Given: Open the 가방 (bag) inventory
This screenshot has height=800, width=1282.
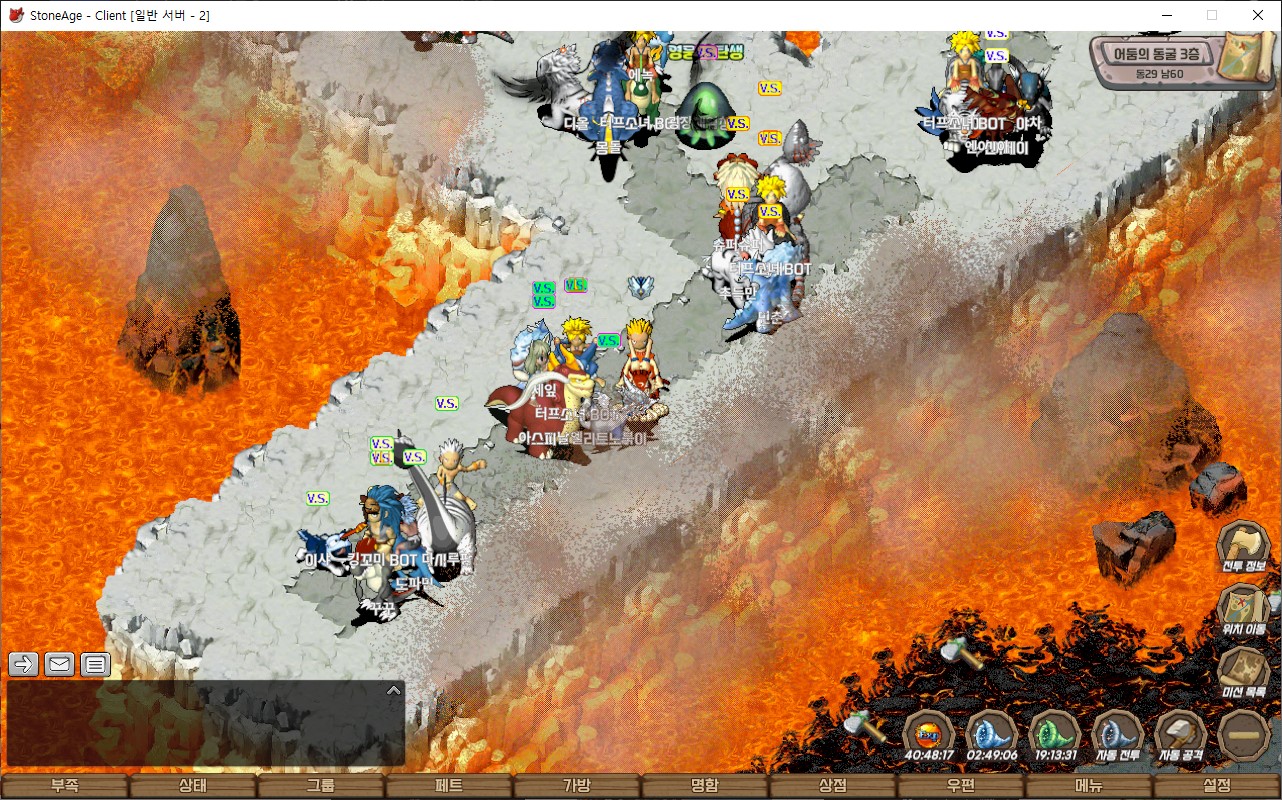Looking at the screenshot, I should point(577,786).
